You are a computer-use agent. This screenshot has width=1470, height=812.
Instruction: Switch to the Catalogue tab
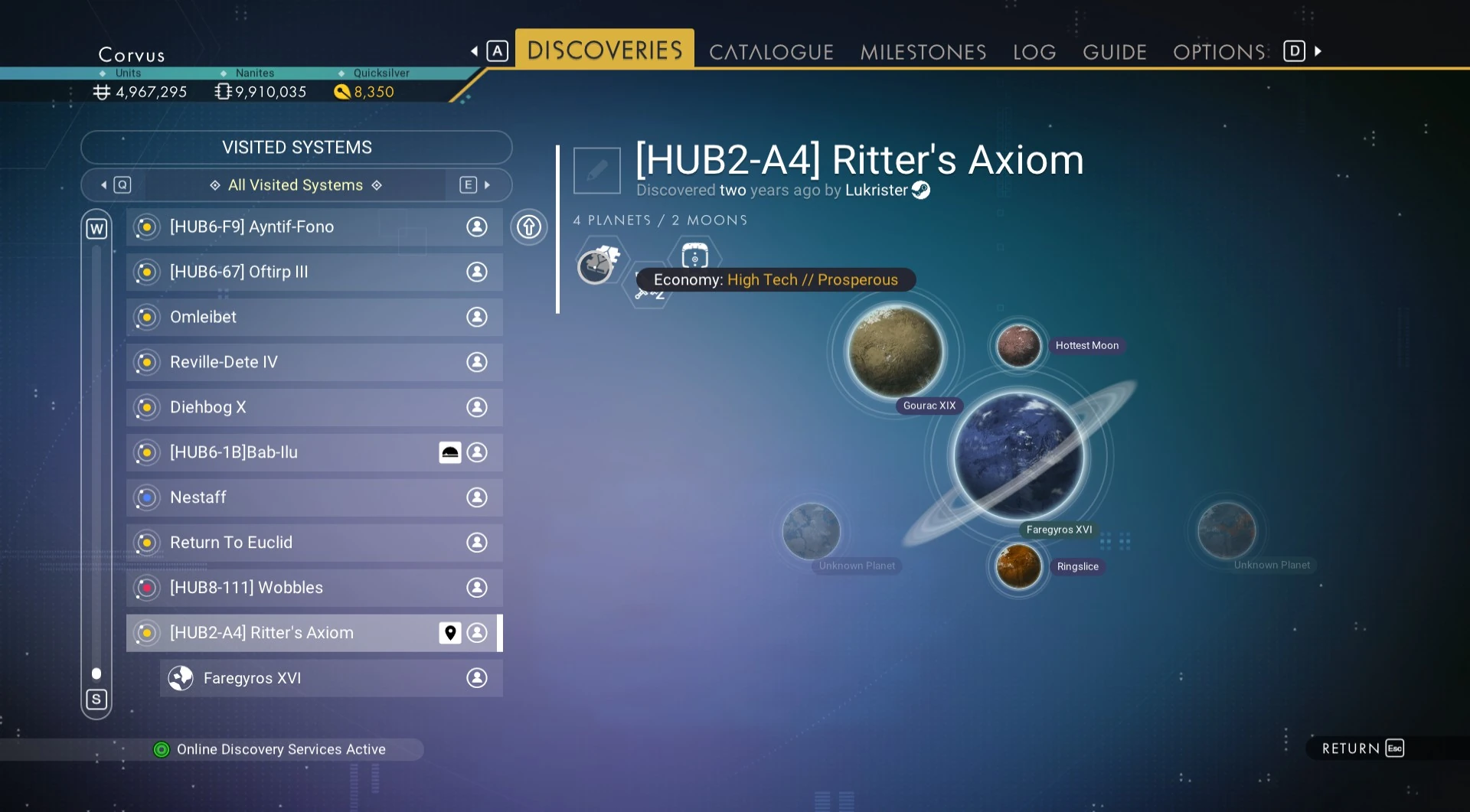[x=771, y=52]
